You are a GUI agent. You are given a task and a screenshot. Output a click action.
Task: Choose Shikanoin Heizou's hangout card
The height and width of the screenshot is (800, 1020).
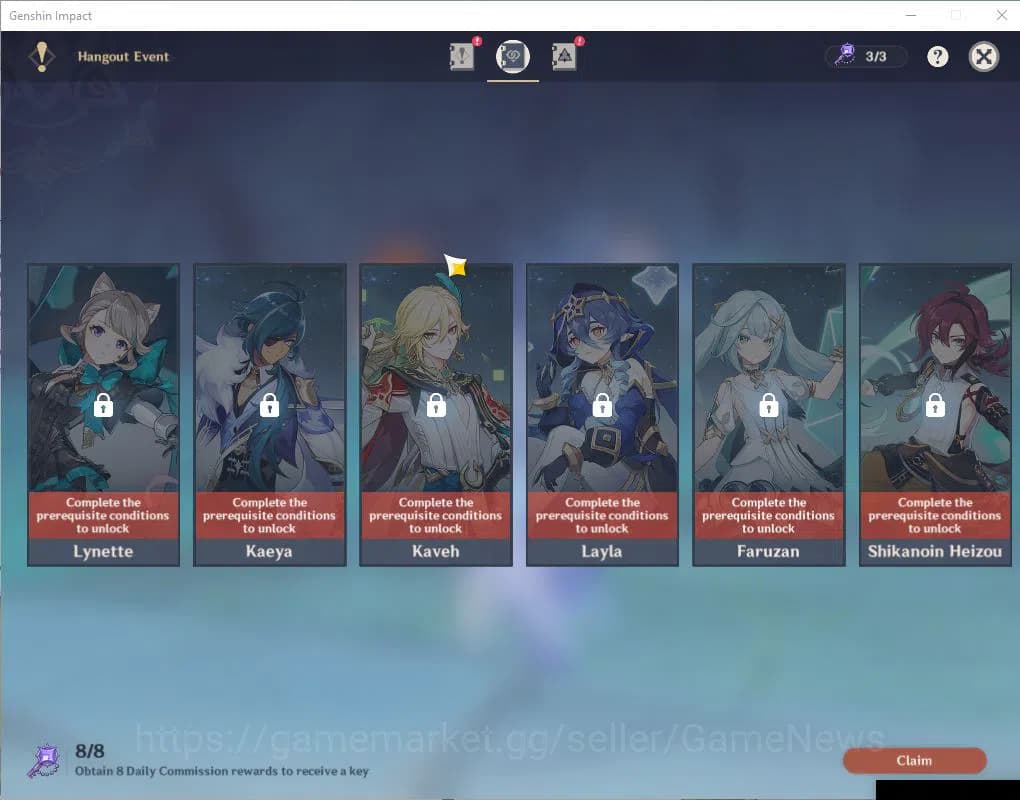point(935,414)
